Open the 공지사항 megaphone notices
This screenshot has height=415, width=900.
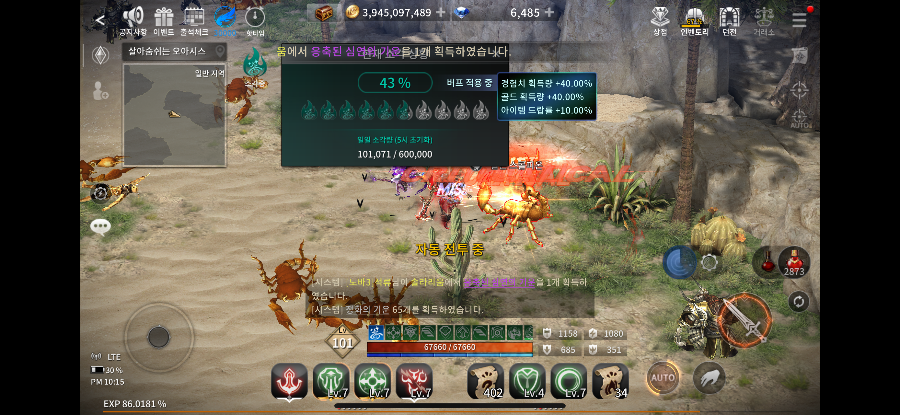pos(133,19)
